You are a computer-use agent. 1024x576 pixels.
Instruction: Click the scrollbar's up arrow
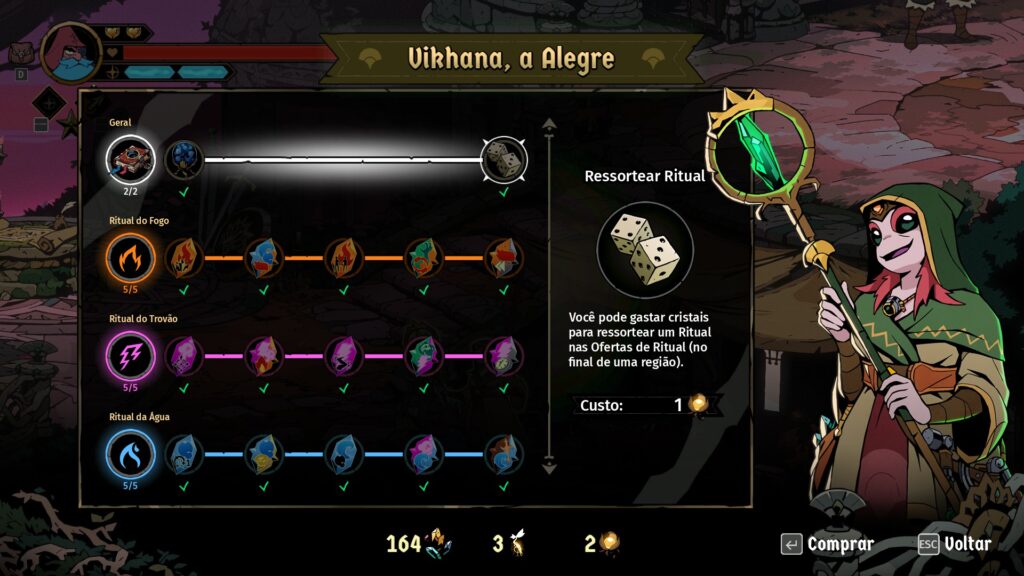coord(548,126)
